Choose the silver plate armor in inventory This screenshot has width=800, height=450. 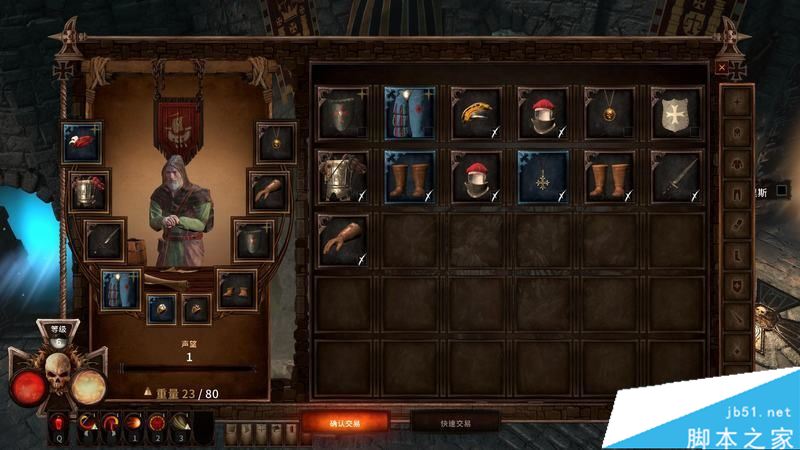pyautogui.click(x=342, y=175)
